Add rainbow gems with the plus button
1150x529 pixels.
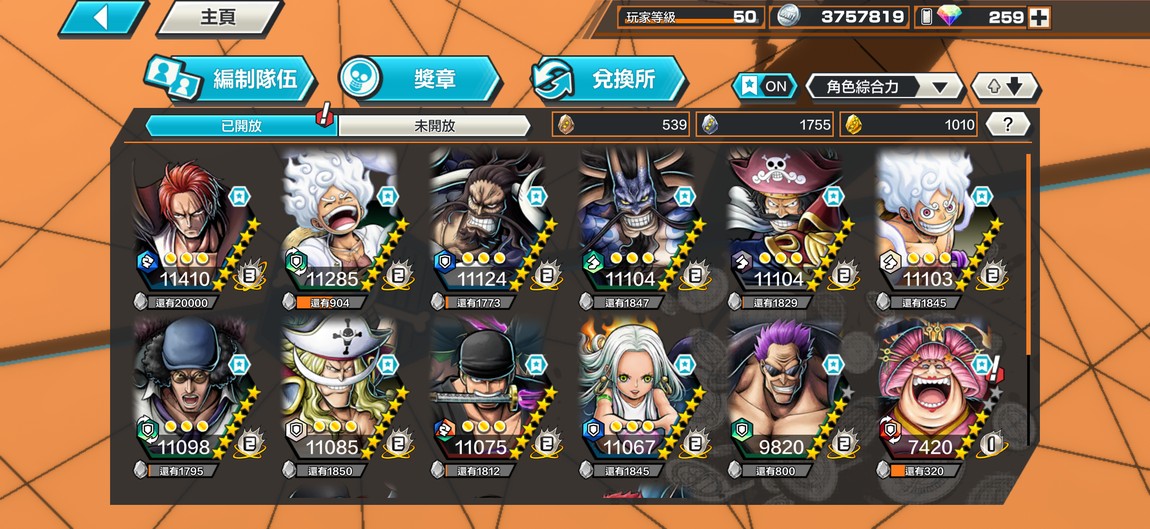tap(1039, 17)
